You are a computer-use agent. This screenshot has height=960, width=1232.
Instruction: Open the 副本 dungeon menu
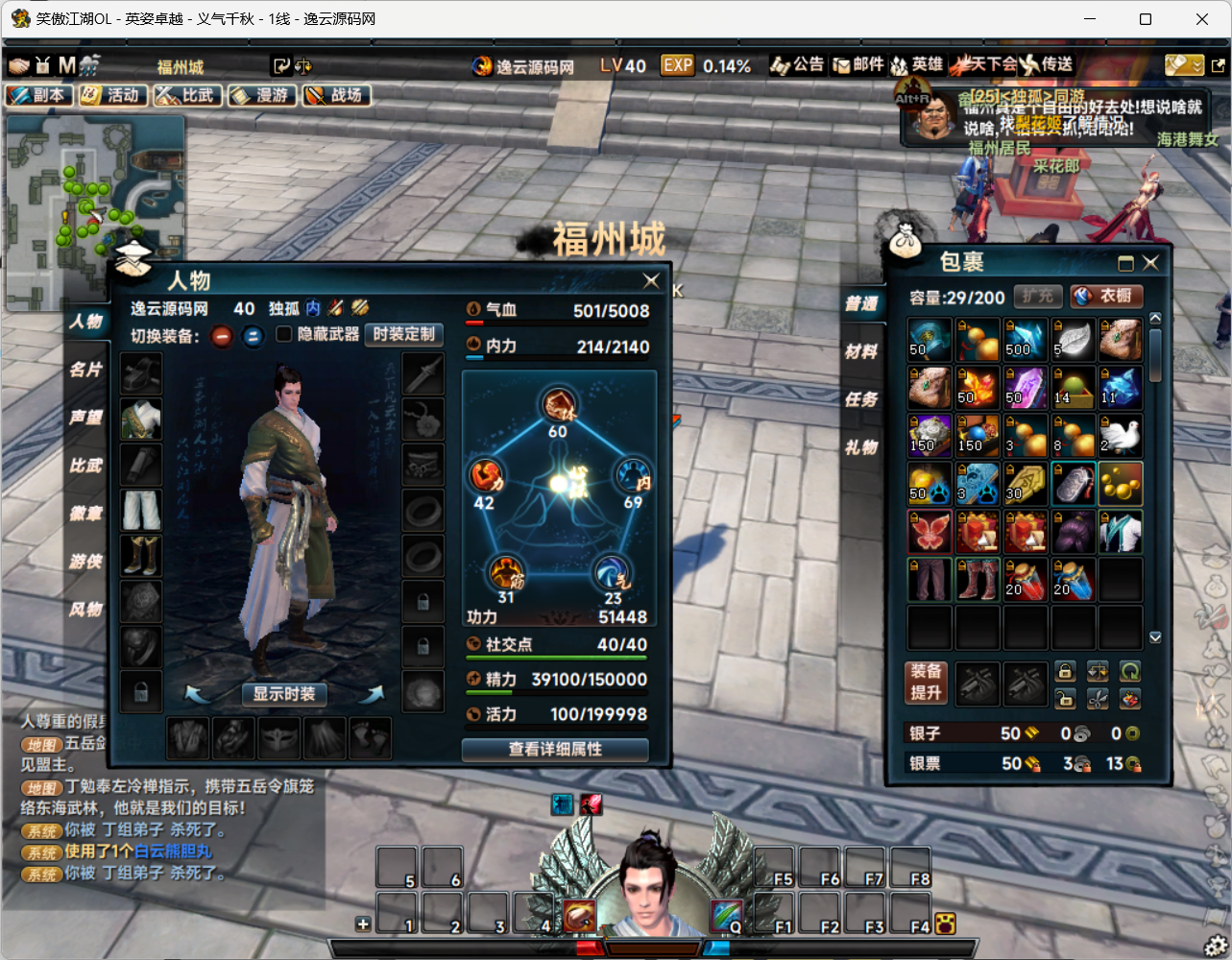[38, 95]
